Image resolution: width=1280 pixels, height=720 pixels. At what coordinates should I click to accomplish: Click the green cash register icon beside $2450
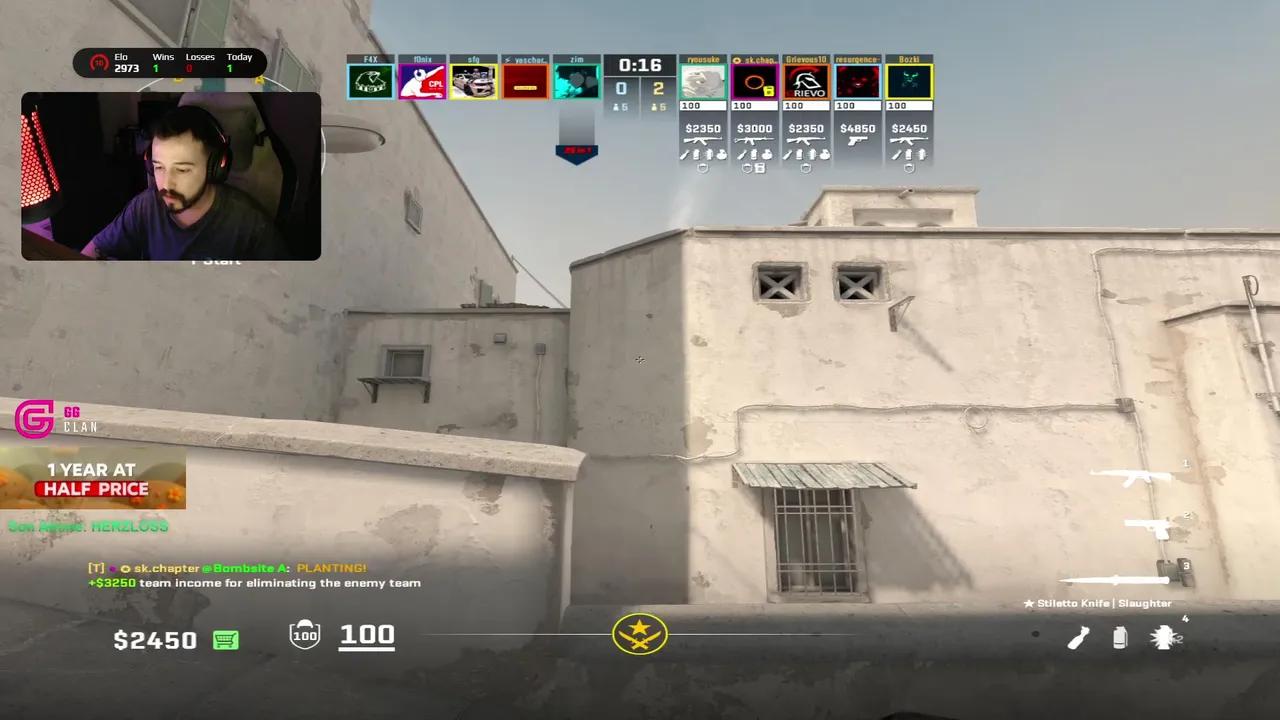[225, 640]
